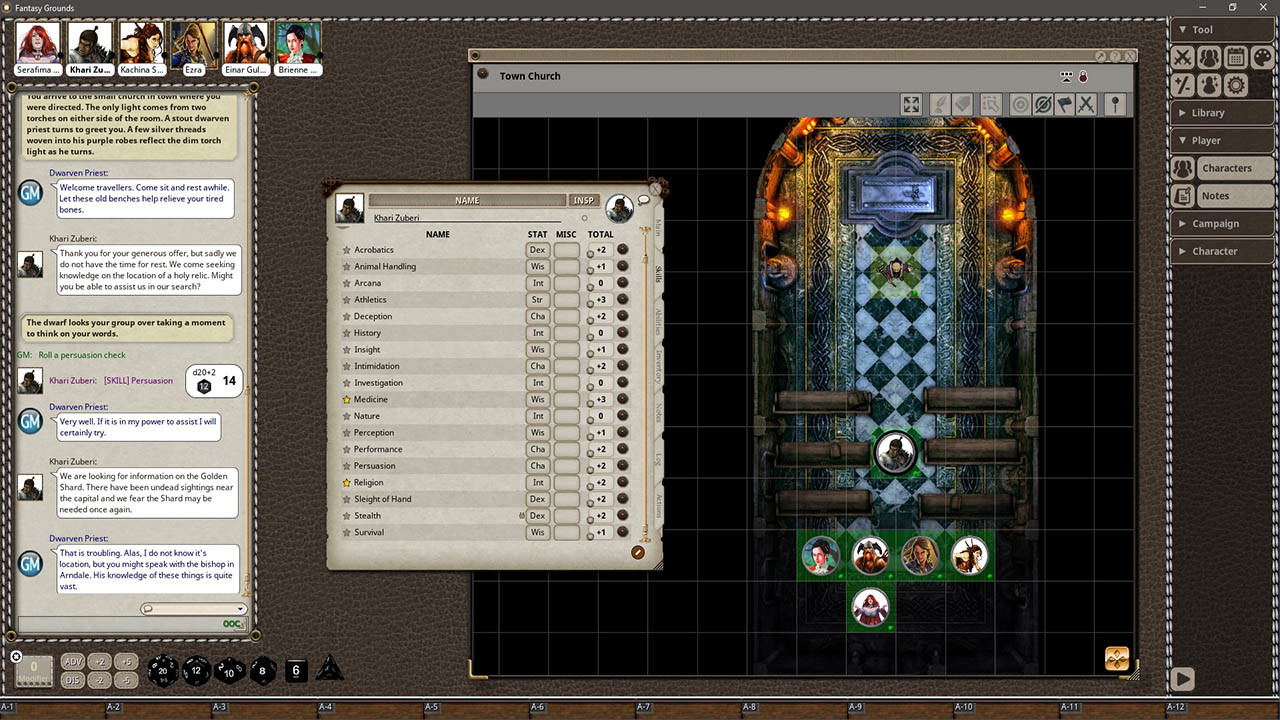Open the Combat Tracker from the Tool panel
This screenshot has width=1280, height=720.
coord(1183,57)
